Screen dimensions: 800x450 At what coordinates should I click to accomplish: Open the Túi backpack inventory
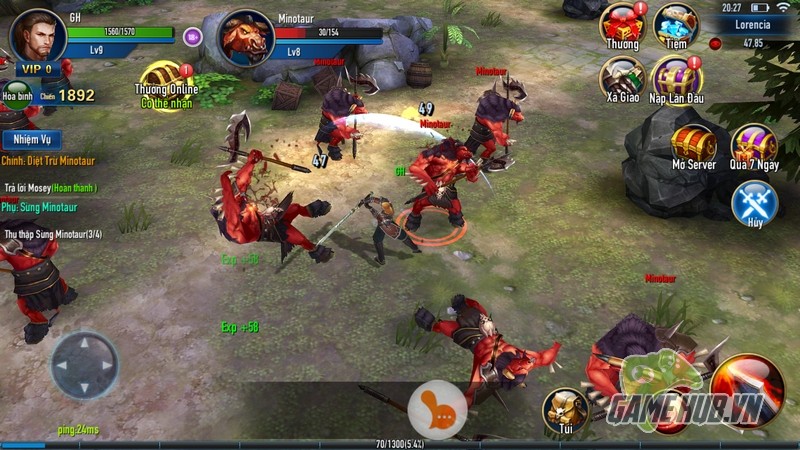565,410
